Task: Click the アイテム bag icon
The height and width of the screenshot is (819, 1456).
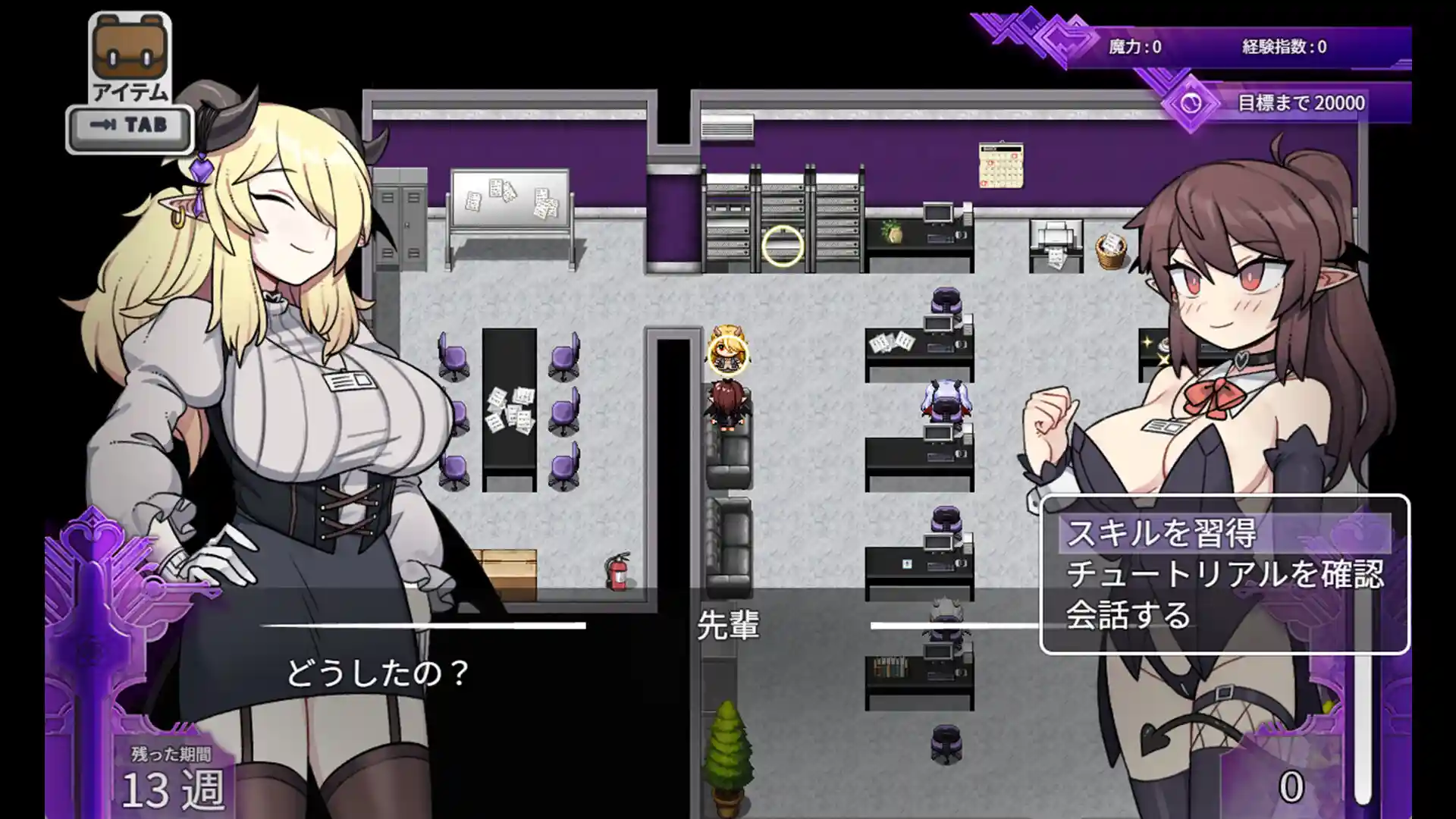Action: tap(130, 47)
